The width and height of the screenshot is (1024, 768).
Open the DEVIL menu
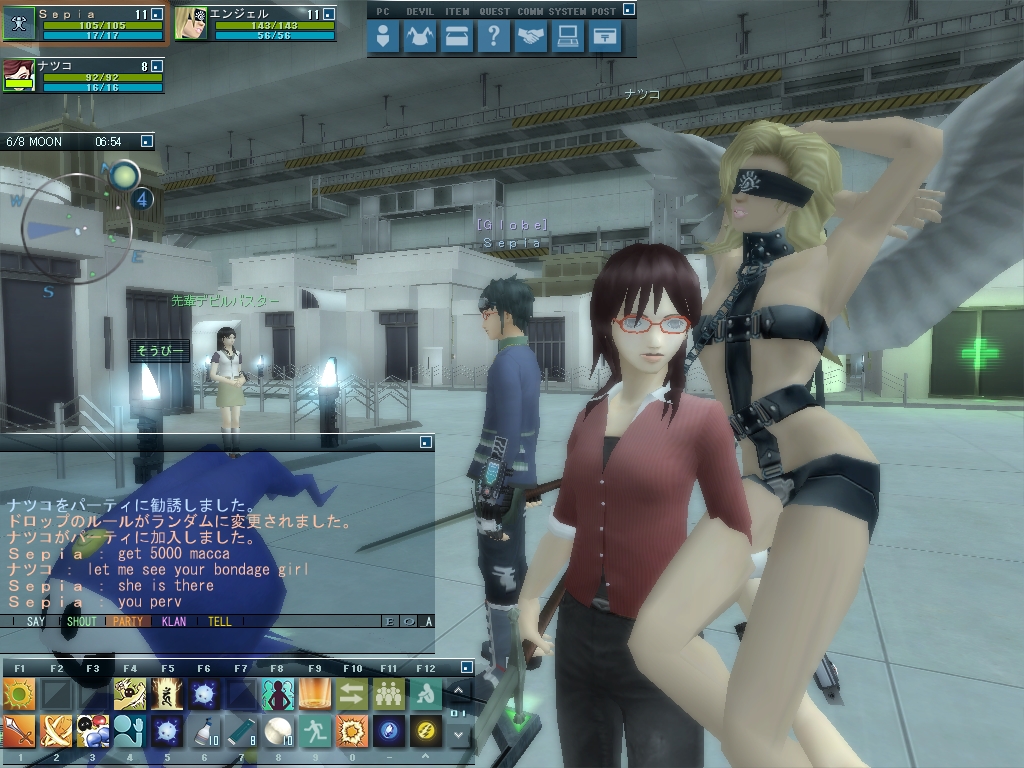(x=420, y=38)
